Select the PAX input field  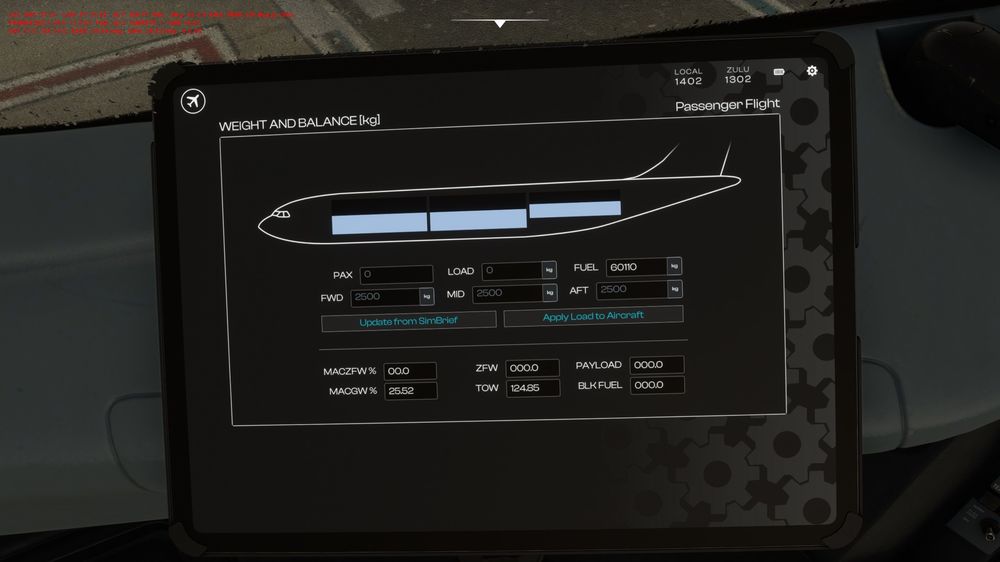pos(396,274)
